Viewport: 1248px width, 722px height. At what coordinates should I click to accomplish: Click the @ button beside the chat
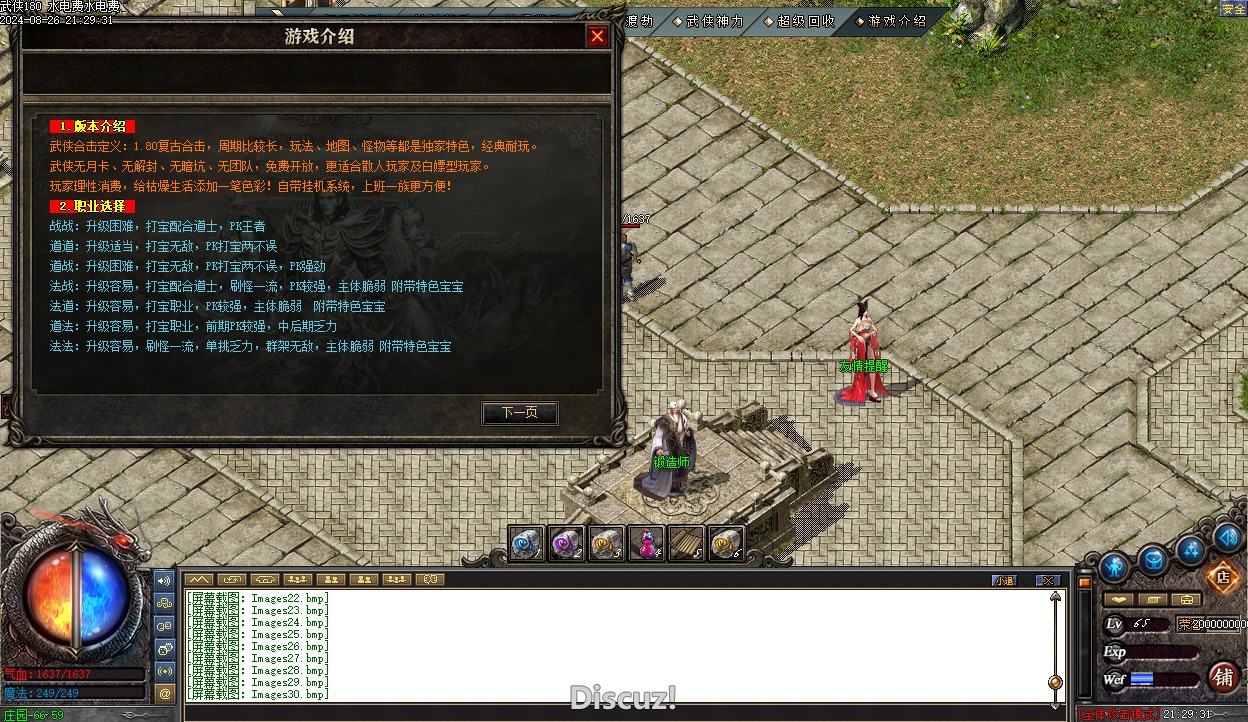165,692
